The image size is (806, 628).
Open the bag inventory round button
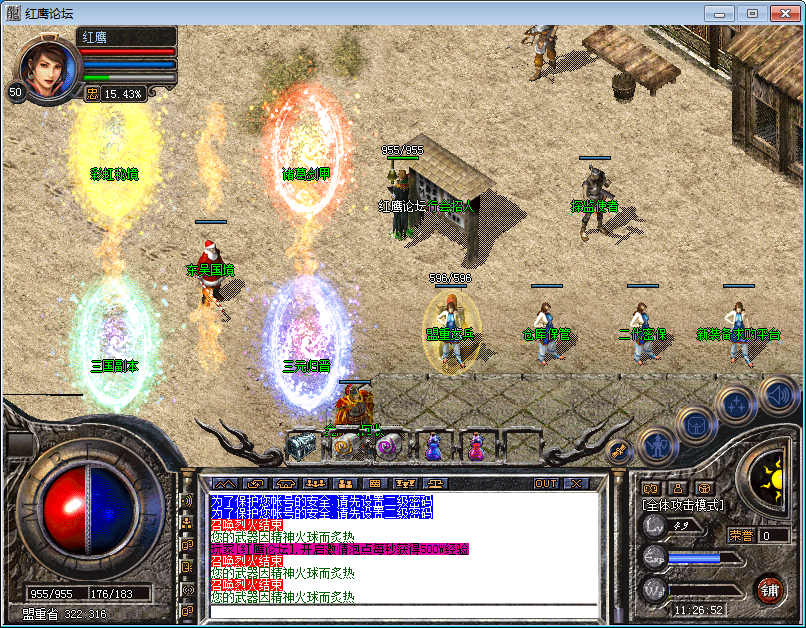click(x=694, y=424)
